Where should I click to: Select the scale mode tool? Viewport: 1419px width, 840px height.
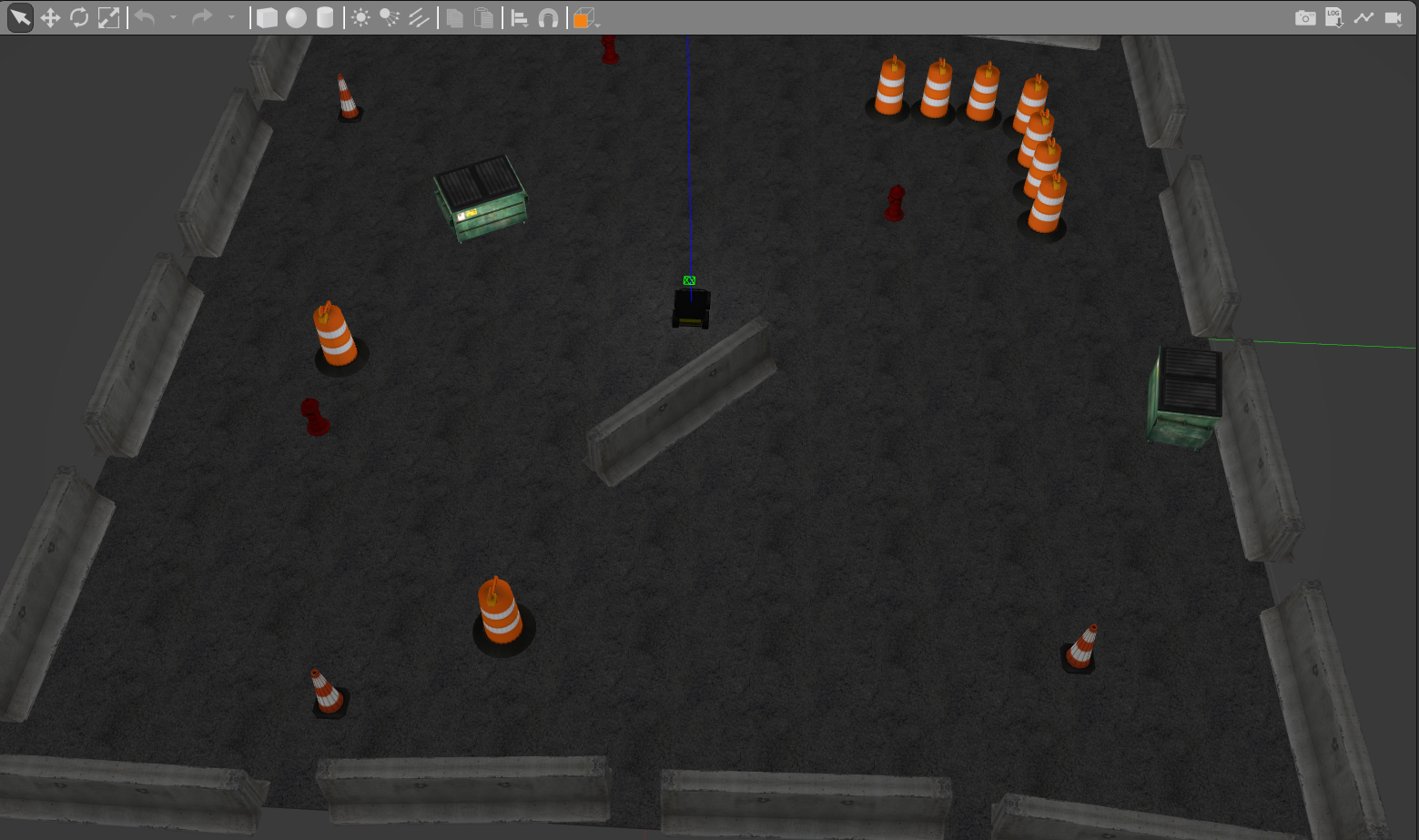pyautogui.click(x=108, y=17)
